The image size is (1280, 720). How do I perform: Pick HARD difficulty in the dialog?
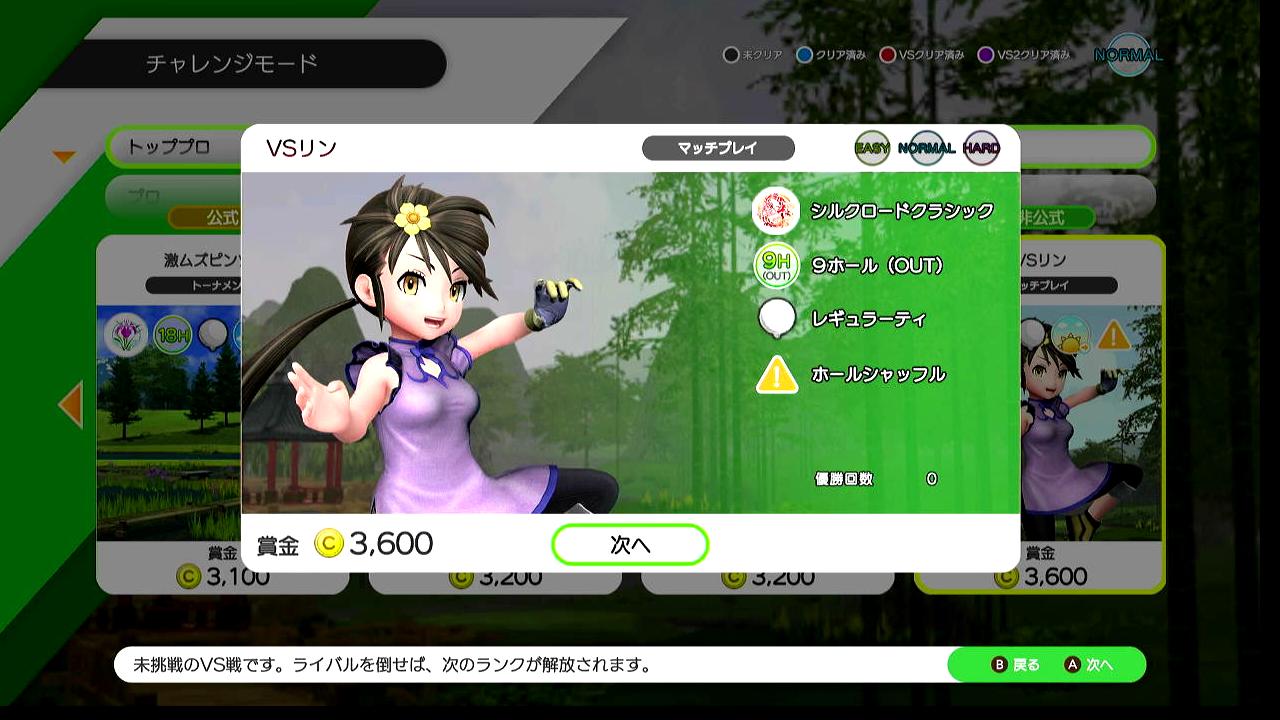tap(981, 149)
